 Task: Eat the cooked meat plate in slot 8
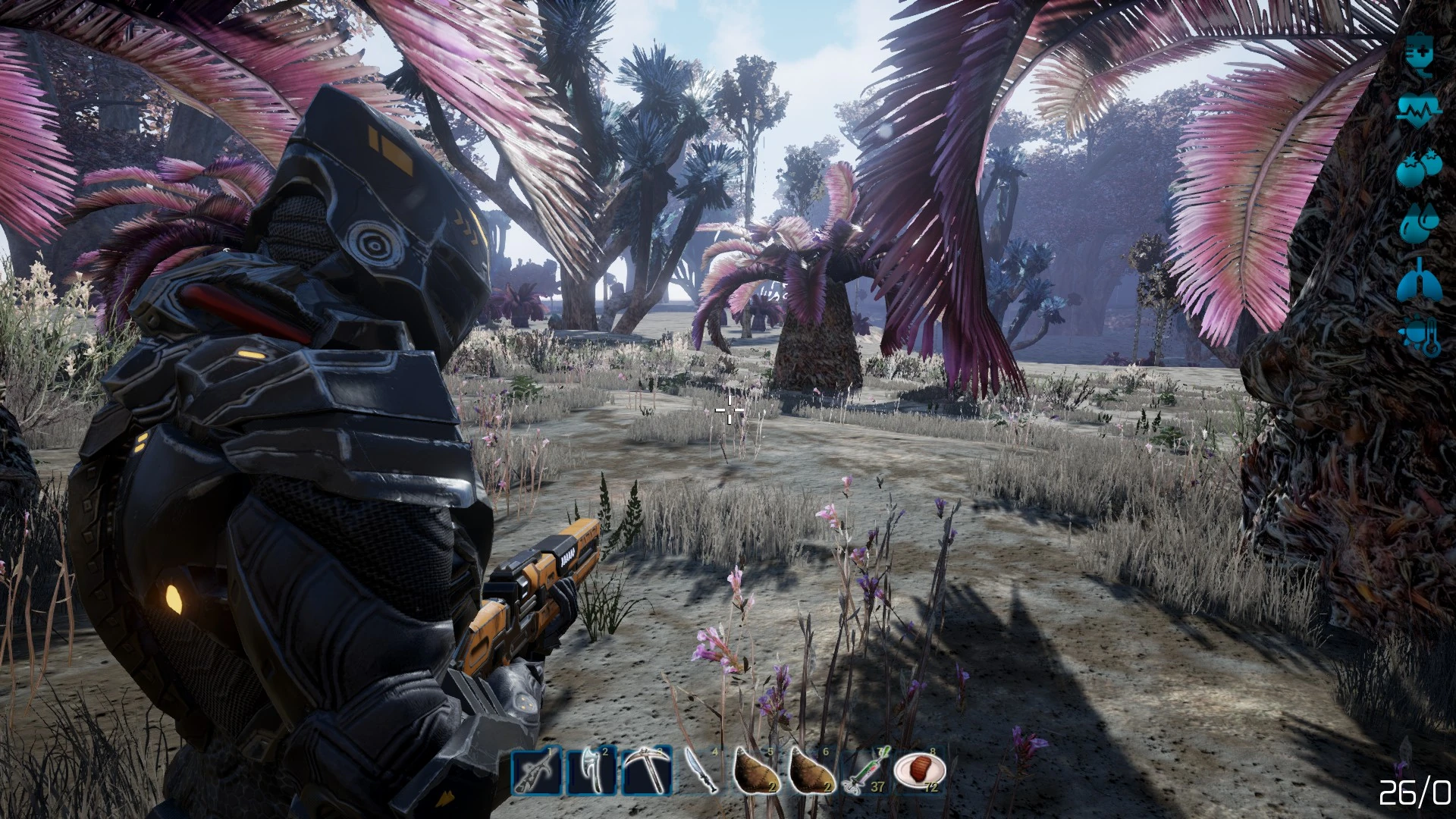[920, 773]
